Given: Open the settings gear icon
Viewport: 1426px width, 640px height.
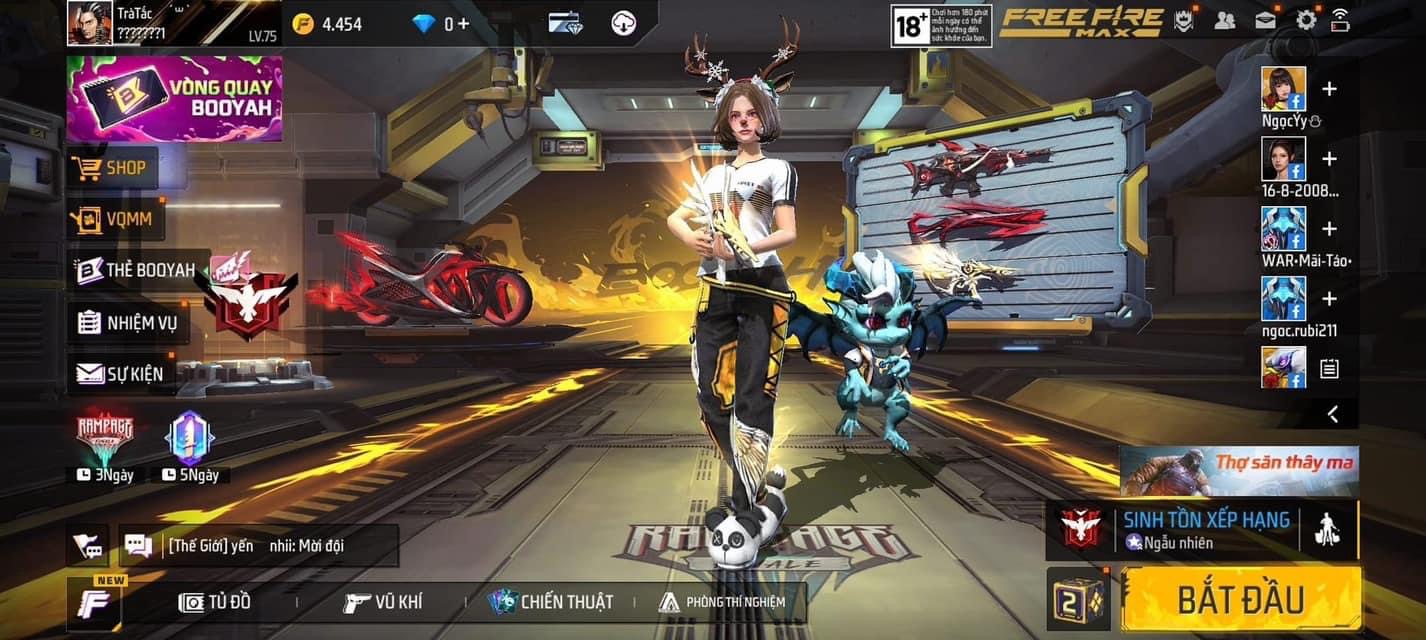Looking at the screenshot, I should [x=1306, y=20].
